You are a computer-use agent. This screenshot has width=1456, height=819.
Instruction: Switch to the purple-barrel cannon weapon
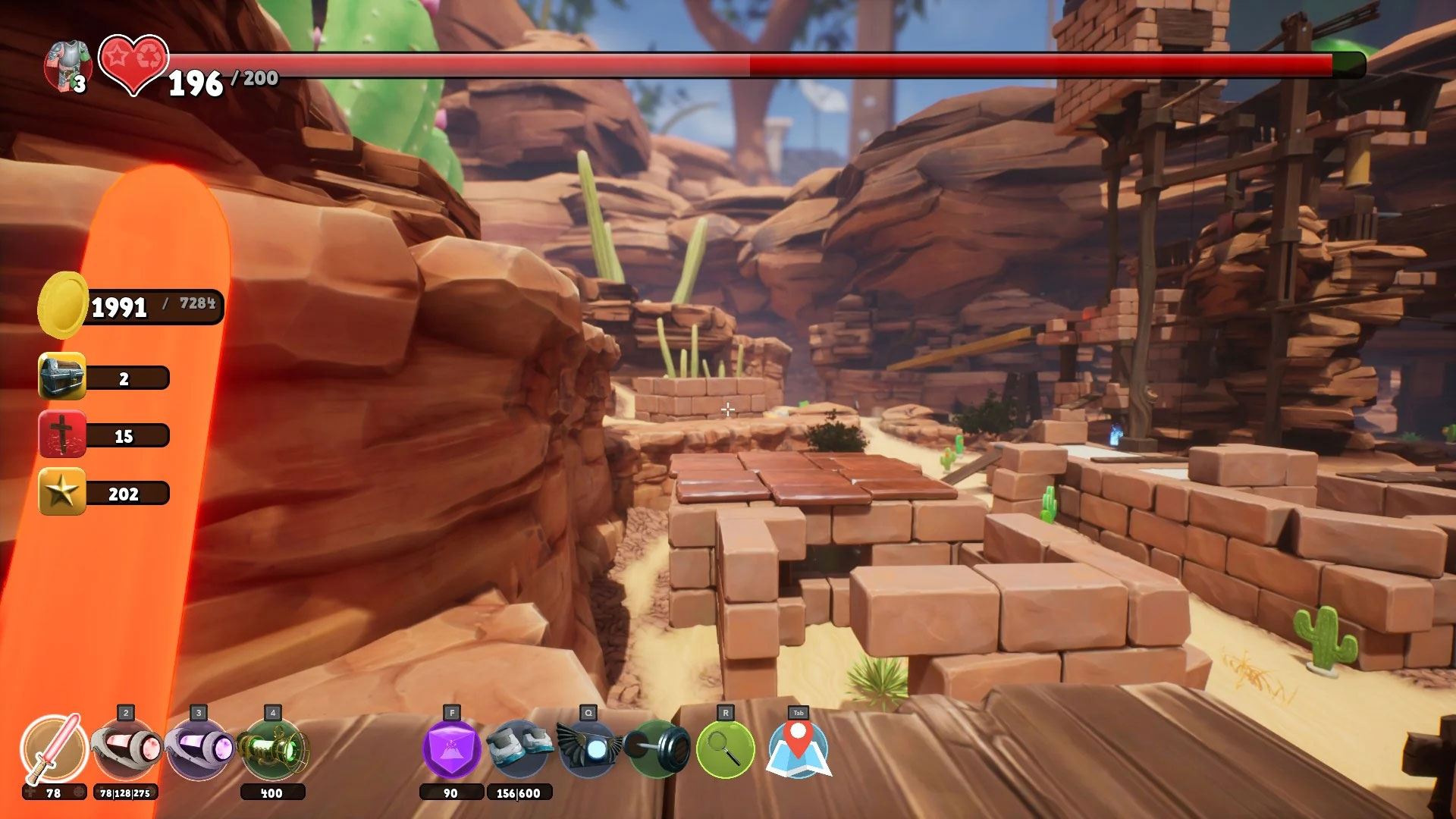tap(199, 750)
